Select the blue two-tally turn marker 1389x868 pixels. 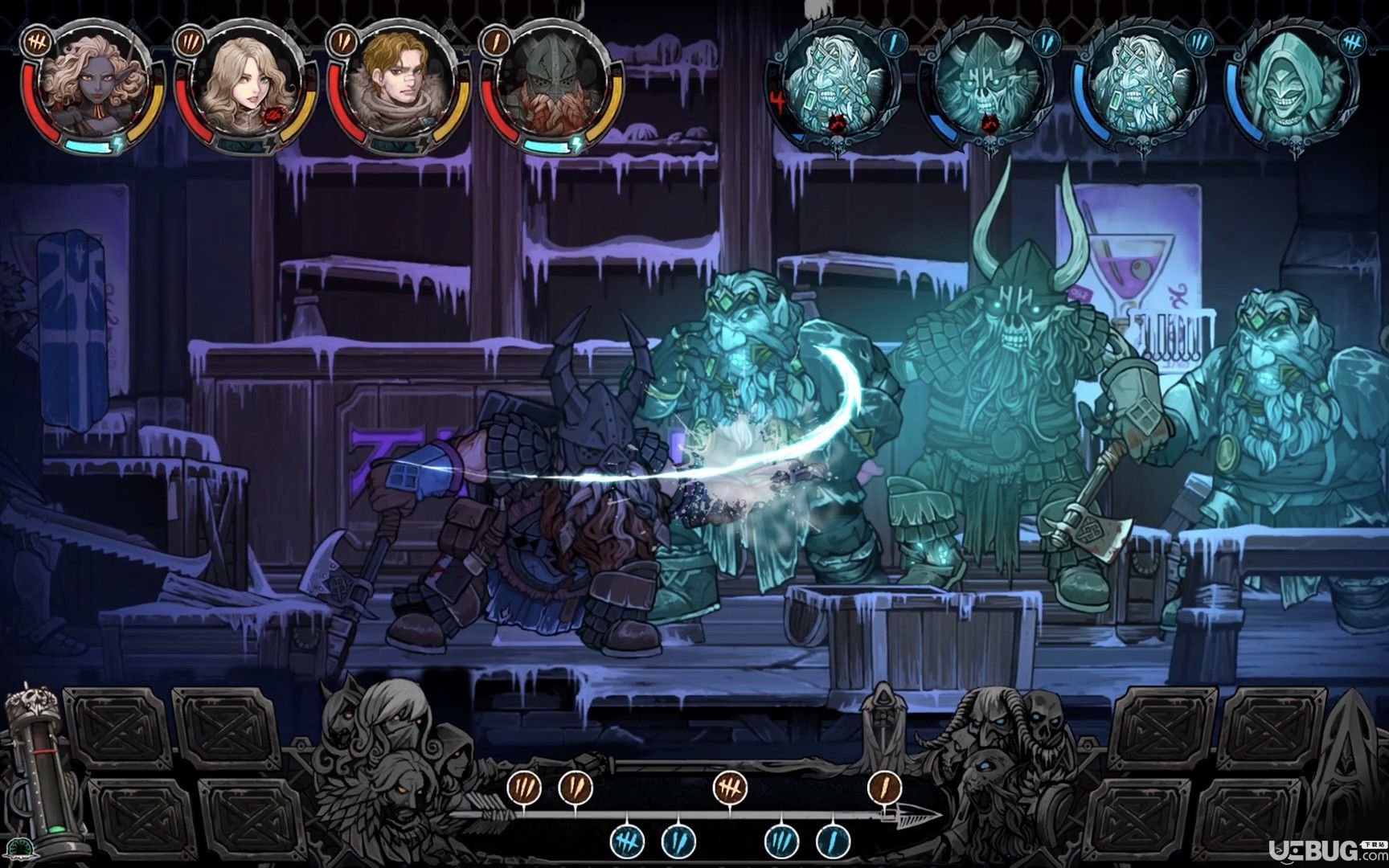tap(678, 841)
